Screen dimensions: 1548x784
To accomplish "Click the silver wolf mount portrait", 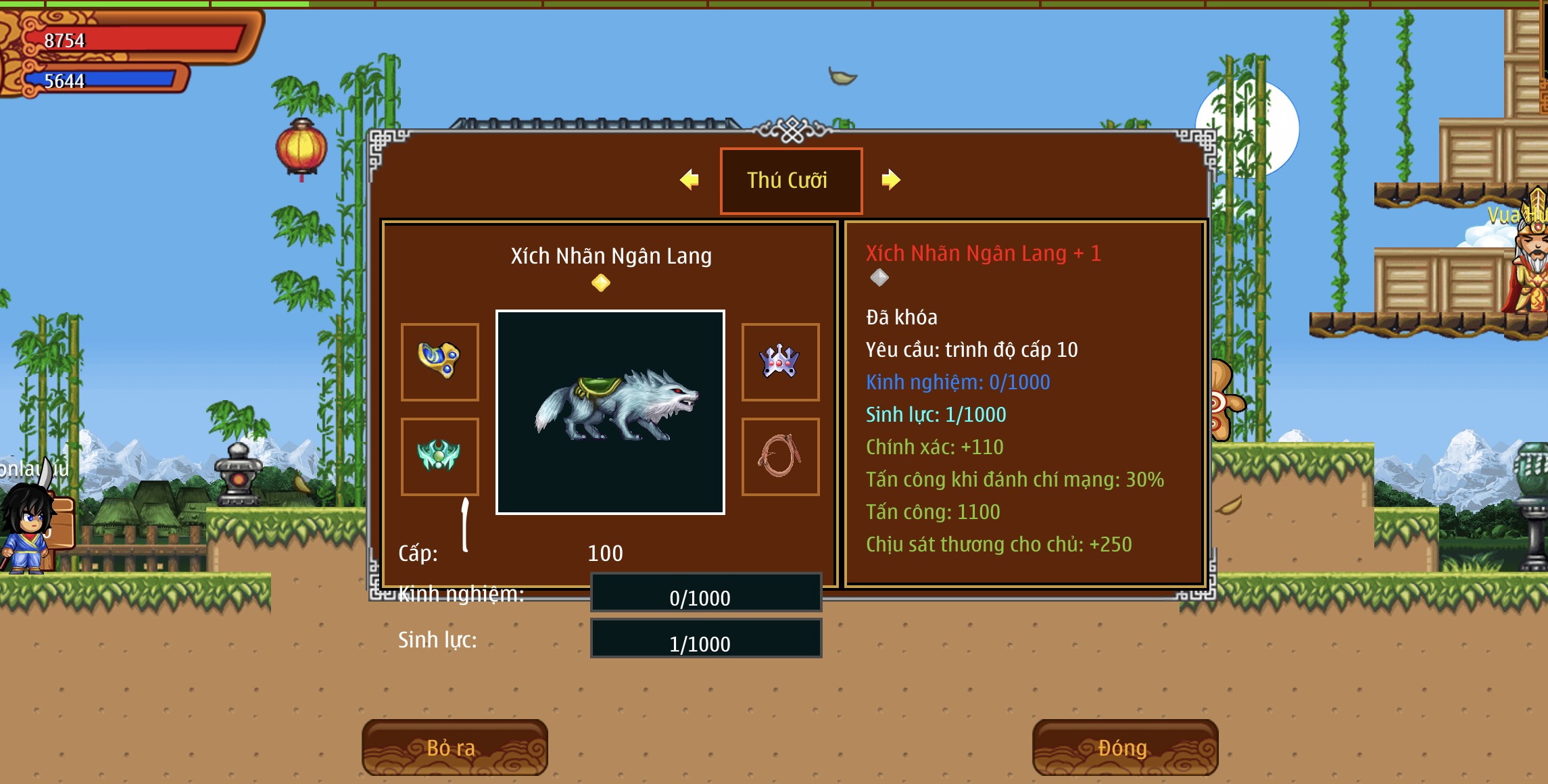I will point(610,412).
